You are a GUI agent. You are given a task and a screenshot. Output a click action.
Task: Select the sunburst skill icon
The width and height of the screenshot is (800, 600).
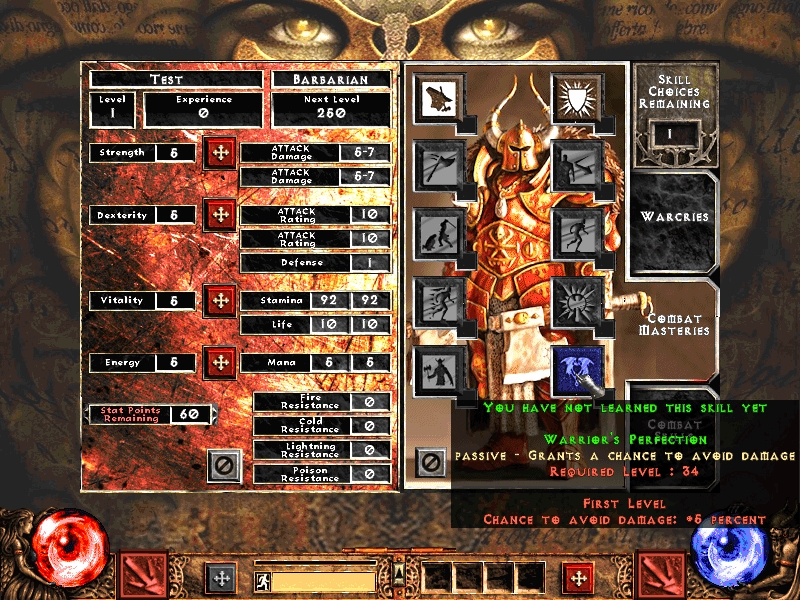[x=577, y=299]
